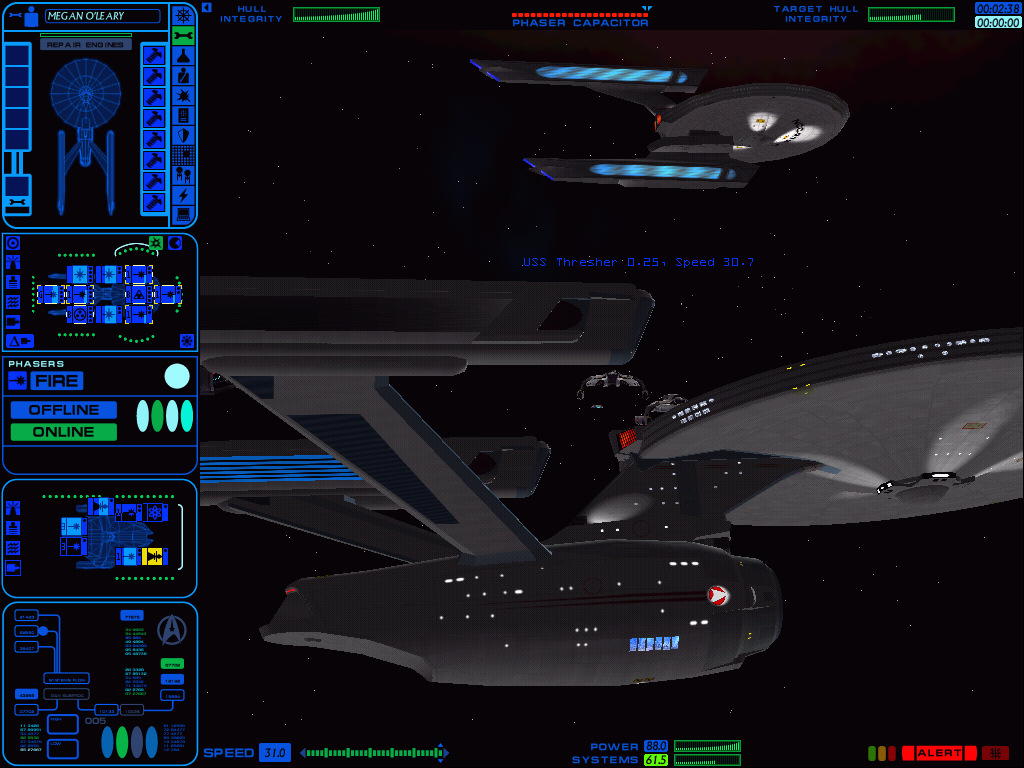Click the green starburst icon above weapons
Viewport: 1024px width, 768px height.
[156, 243]
